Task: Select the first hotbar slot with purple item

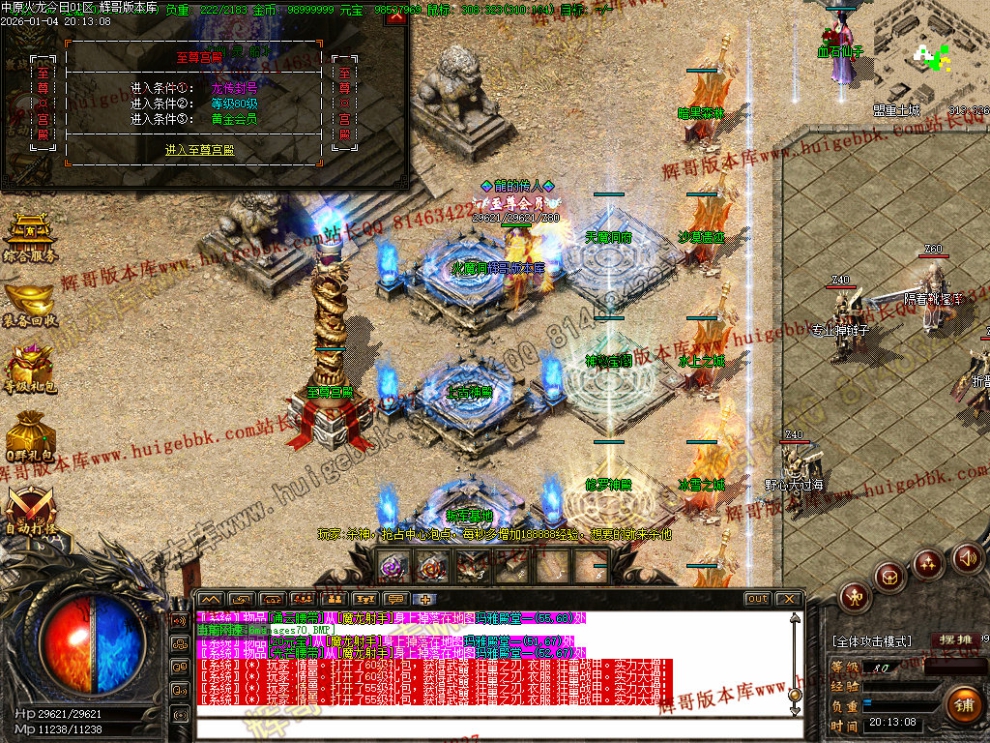Action: pos(393,567)
